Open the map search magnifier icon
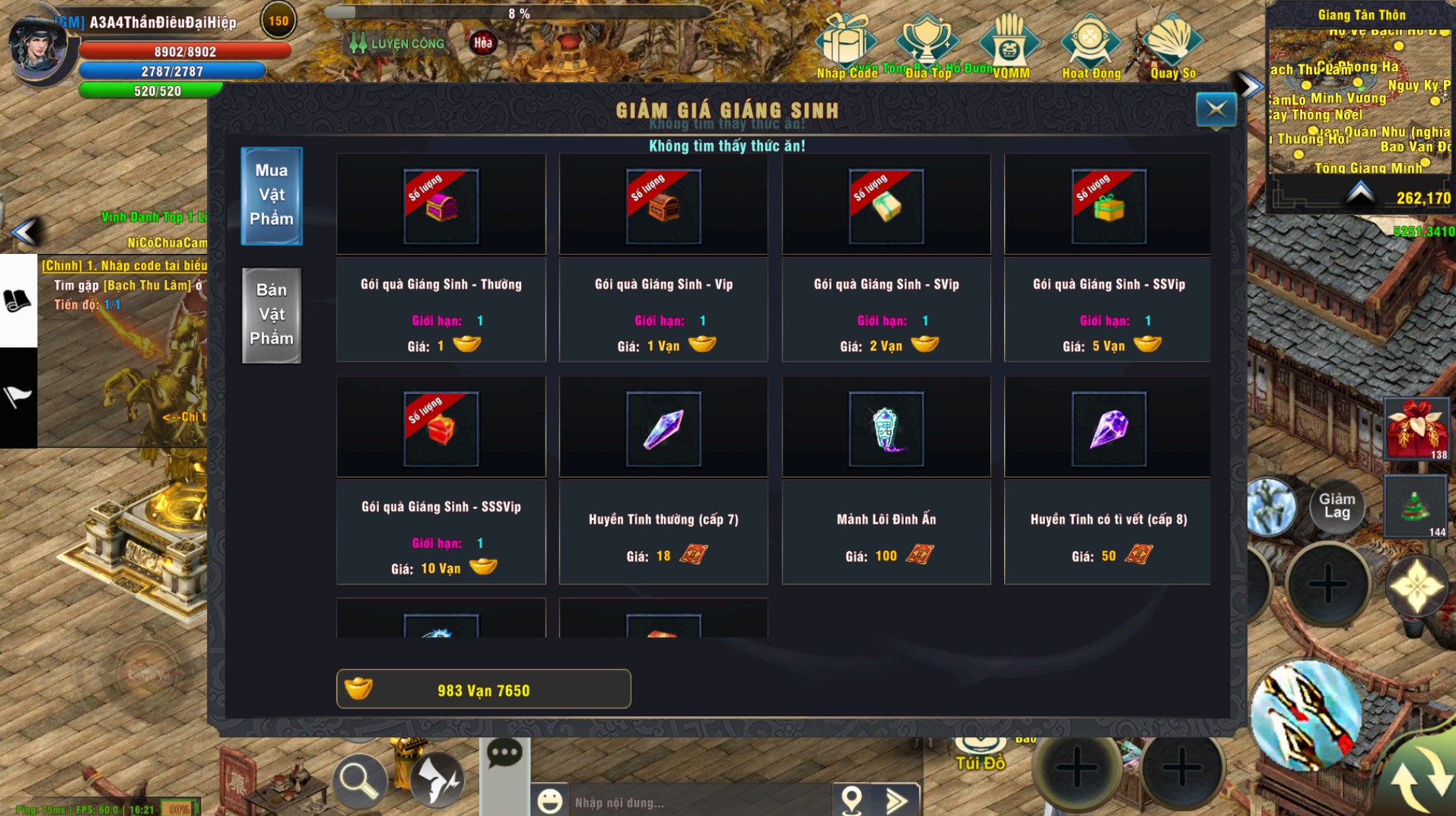The height and width of the screenshot is (816, 1456). tap(359, 780)
